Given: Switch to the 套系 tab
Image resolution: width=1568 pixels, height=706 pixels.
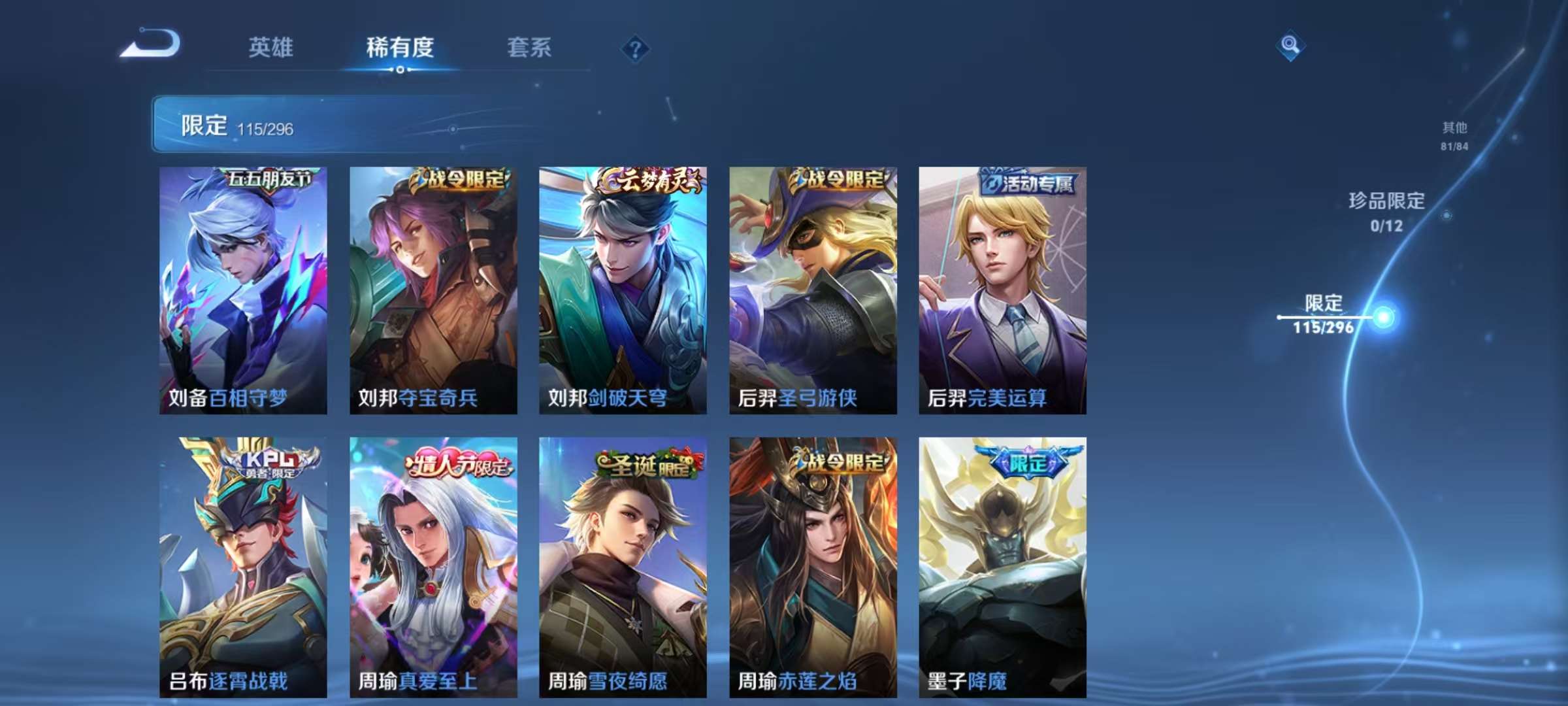Looking at the screenshot, I should [529, 47].
